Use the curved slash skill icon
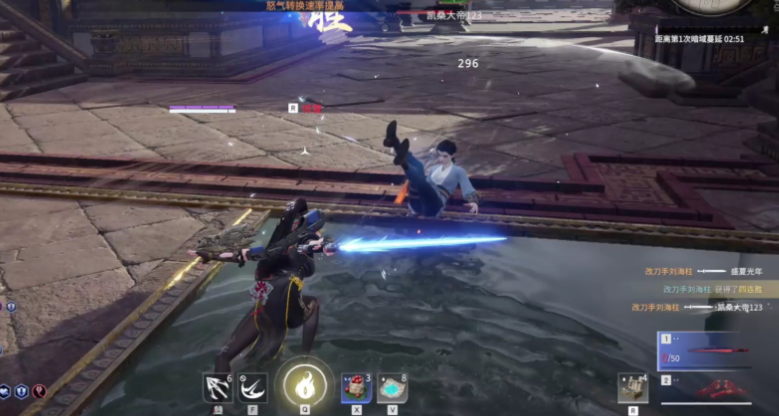Image resolution: width=779 pixels, height=416 pixels. pyautogui.click(x=253, y=386)
